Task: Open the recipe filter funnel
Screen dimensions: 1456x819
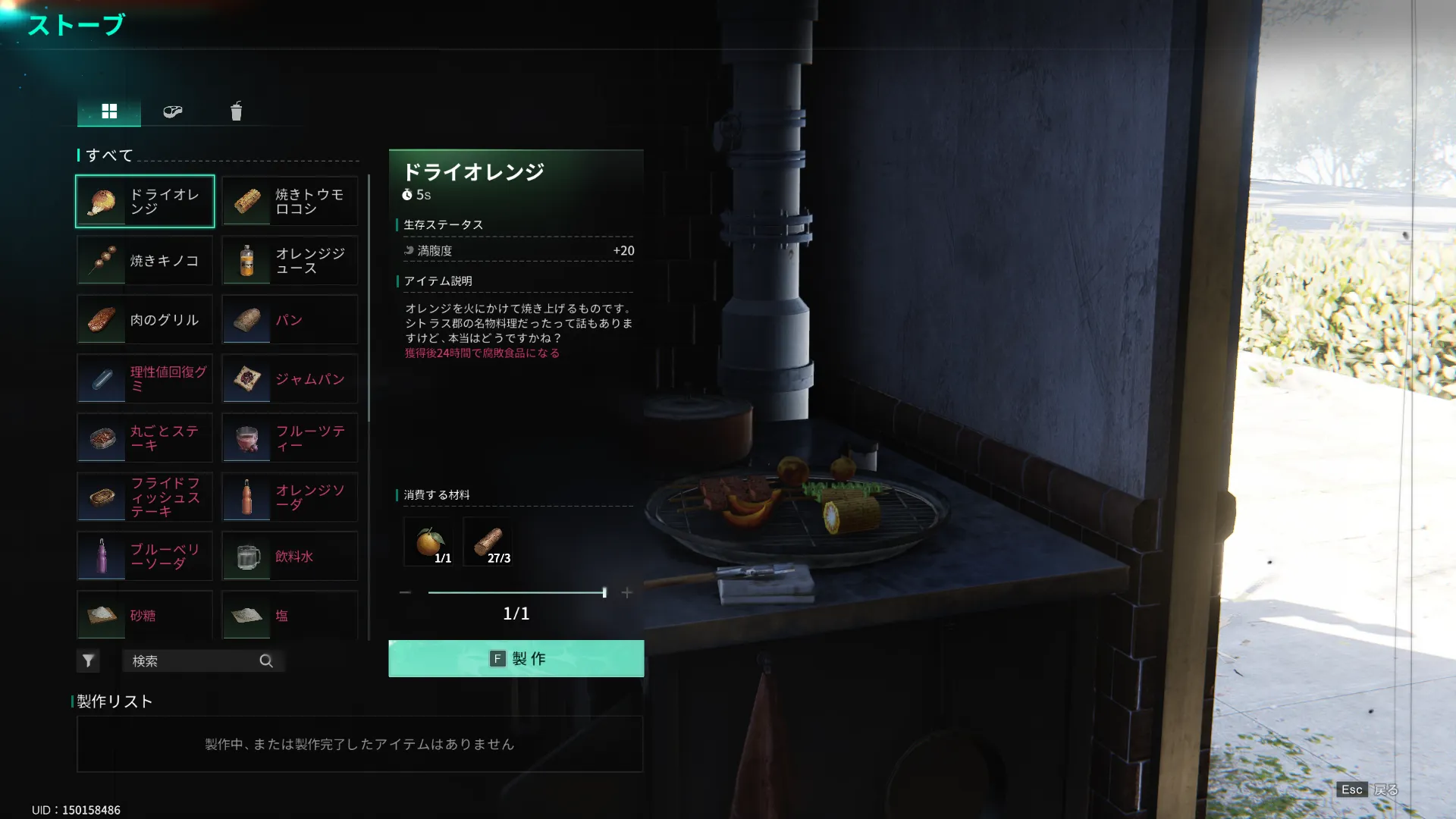Action: (88, 661)
